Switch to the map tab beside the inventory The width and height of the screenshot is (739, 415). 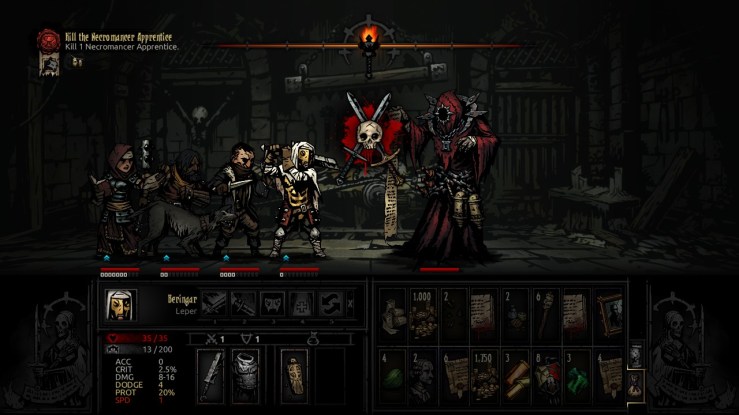click(635, 356)
